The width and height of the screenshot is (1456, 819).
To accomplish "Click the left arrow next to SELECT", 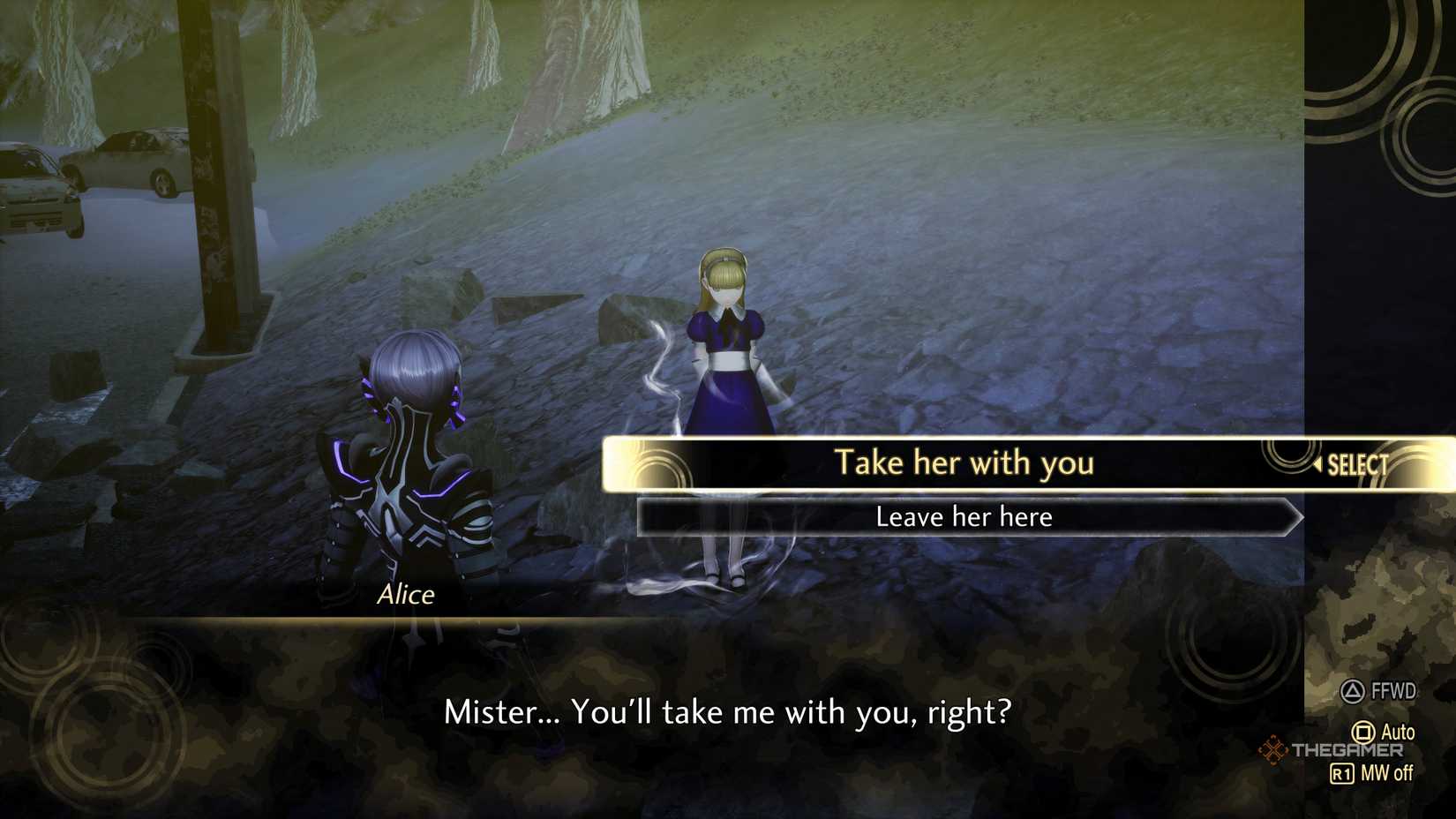I will click(x=1317, y=462).
